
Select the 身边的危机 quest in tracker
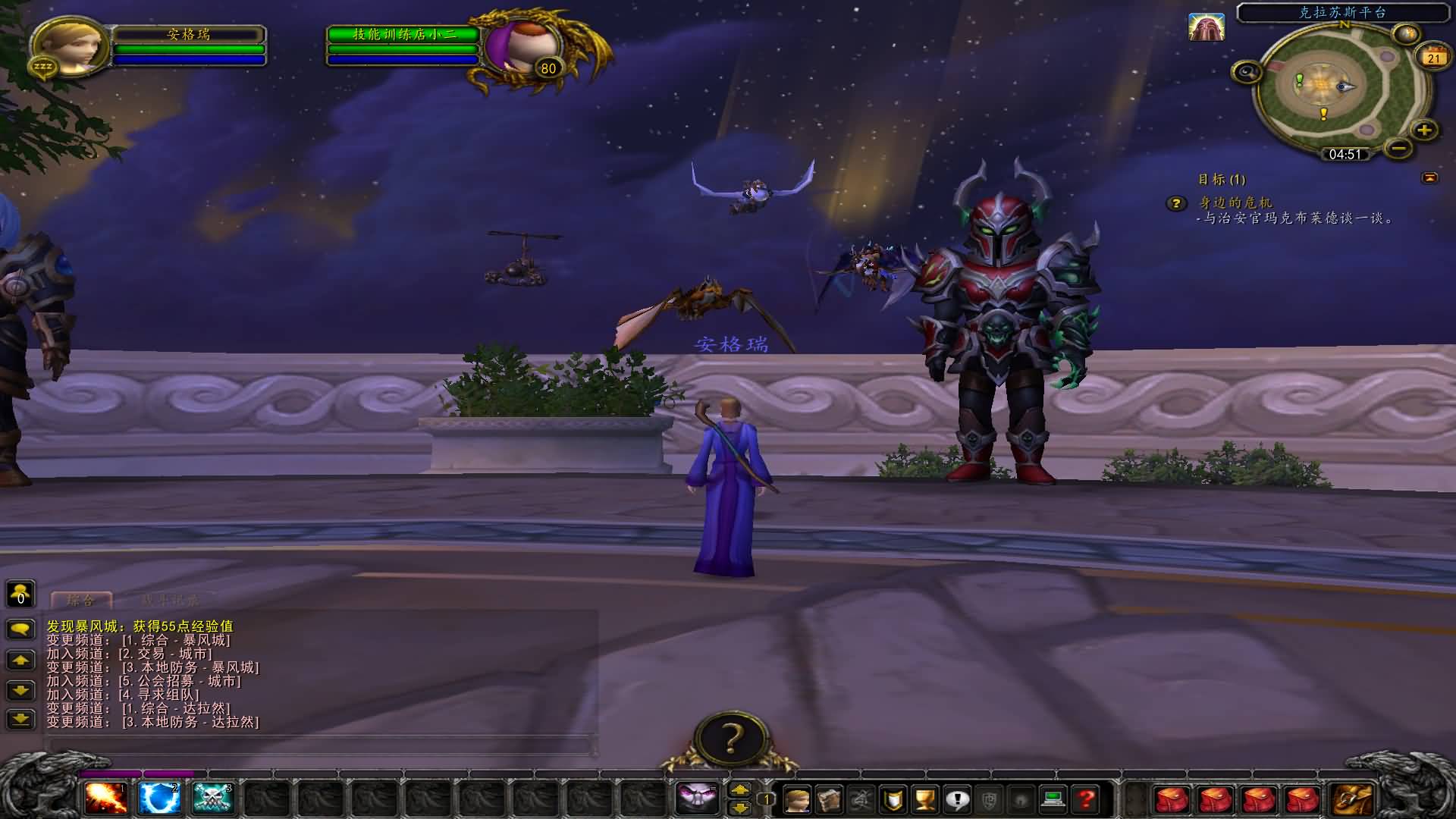(x=1235, y=202)
